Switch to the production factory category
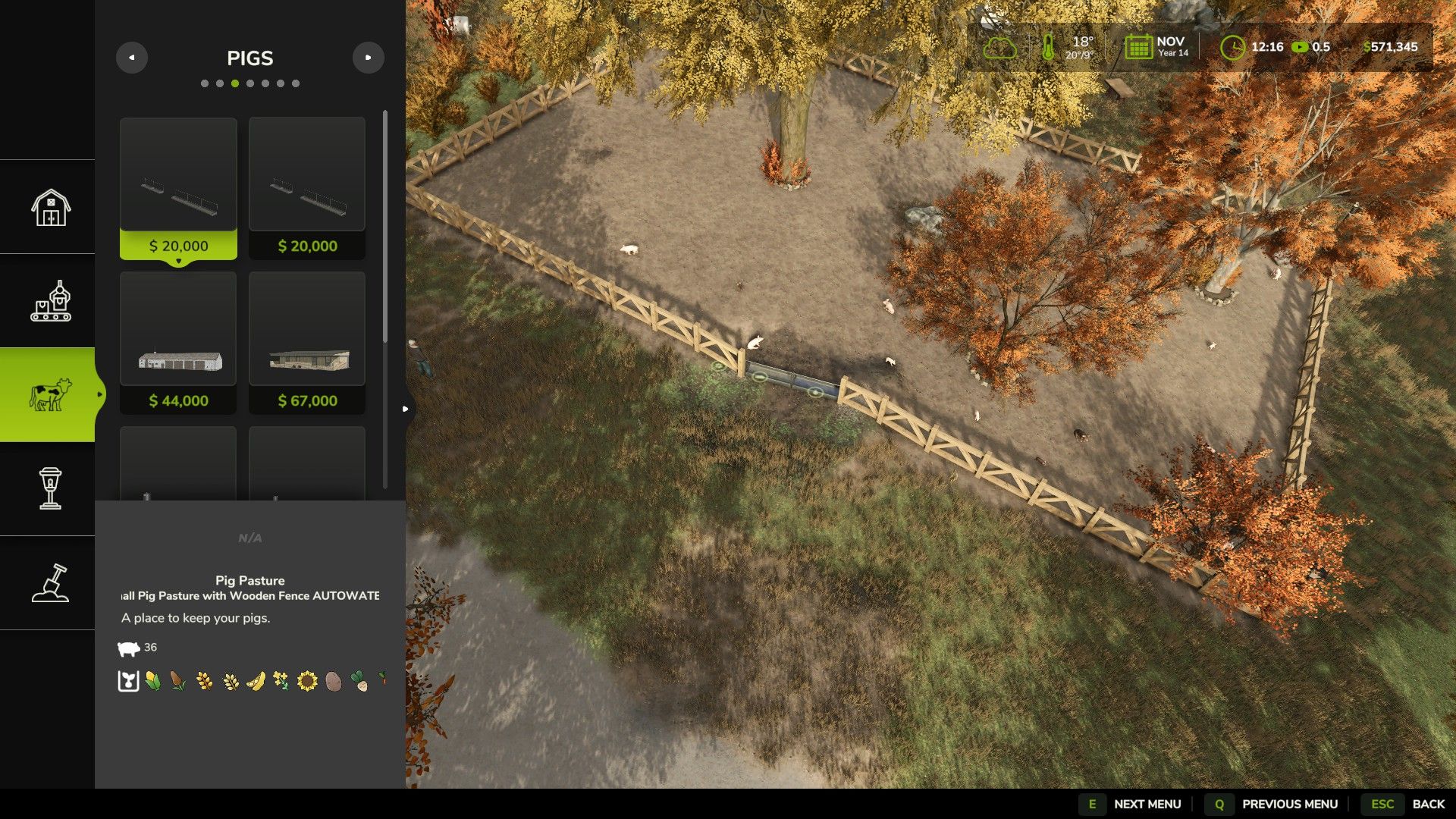1456x819 pixels. pos(50,301)
